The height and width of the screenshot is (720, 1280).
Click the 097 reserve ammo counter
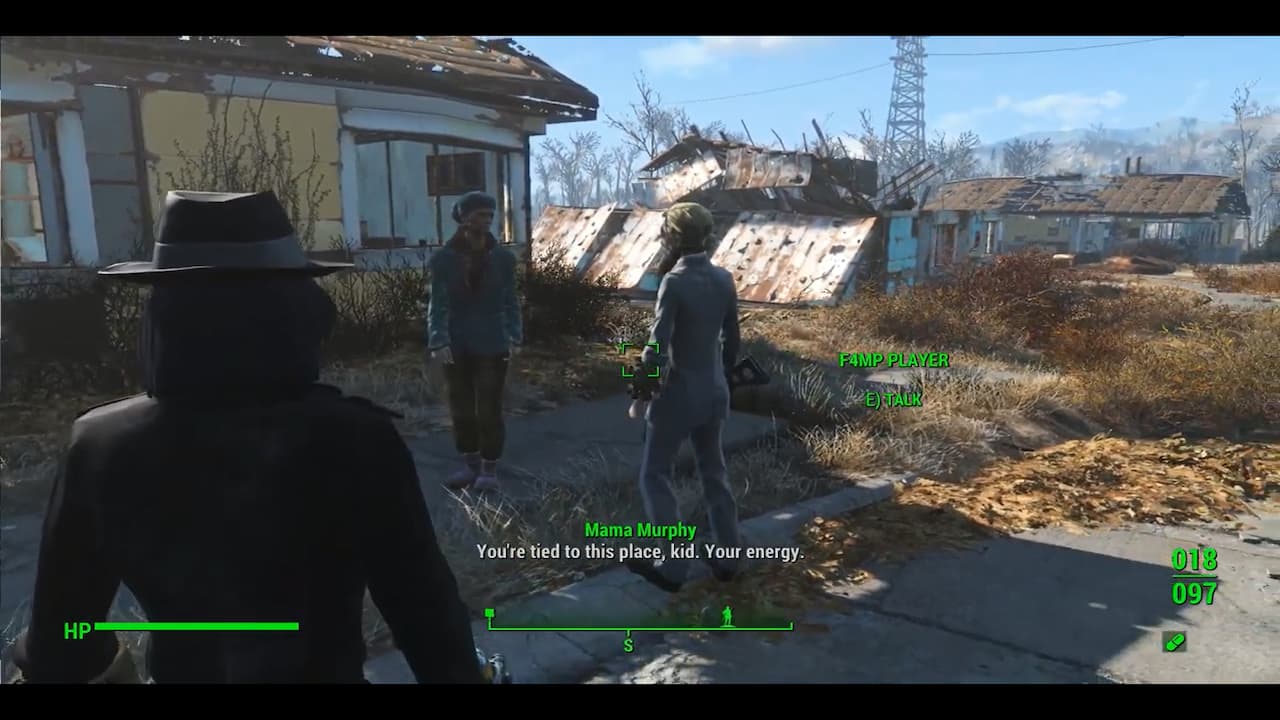click(x=1194, y=593)
